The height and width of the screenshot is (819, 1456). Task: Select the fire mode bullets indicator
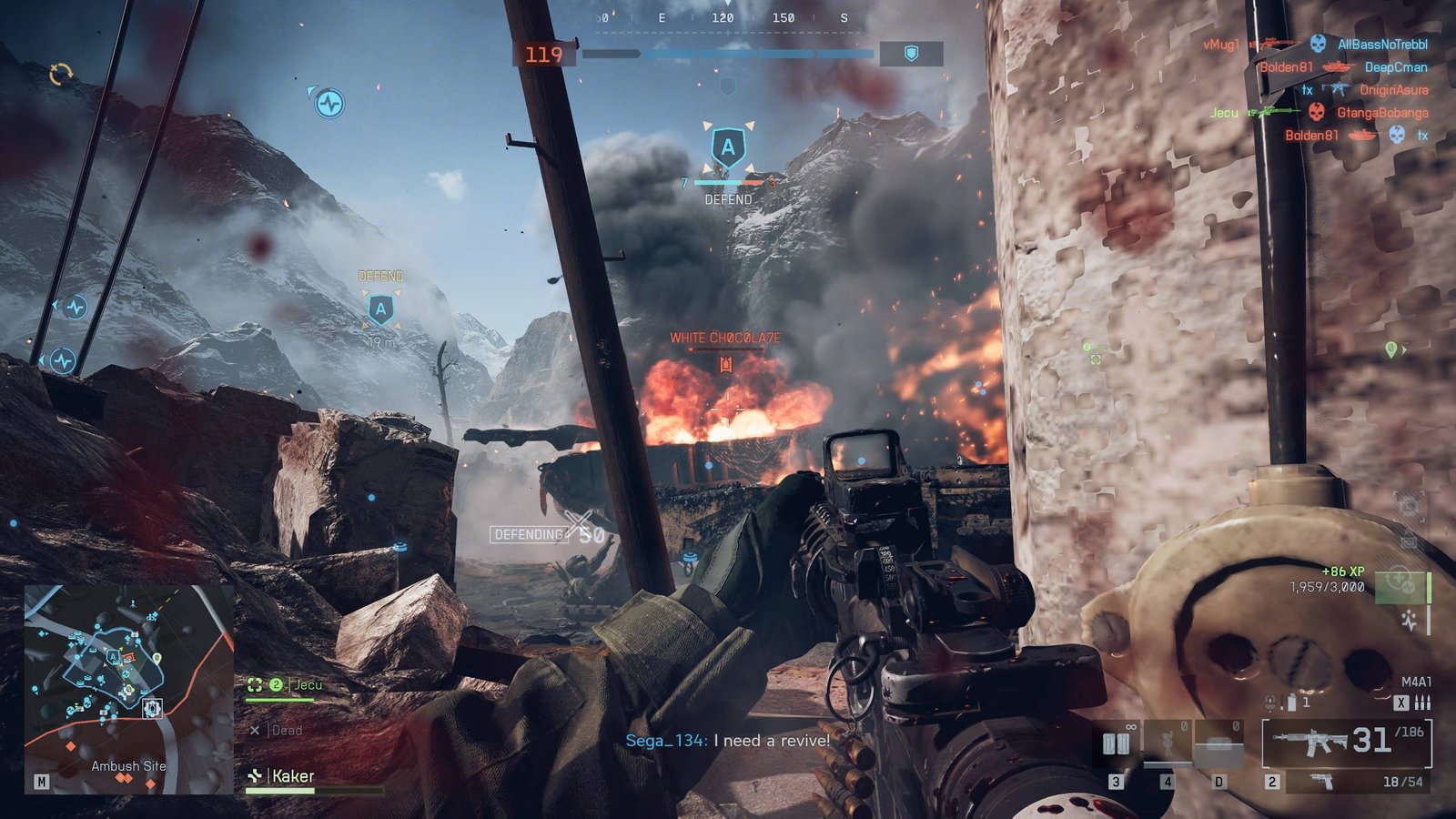tap(1423, 703)
